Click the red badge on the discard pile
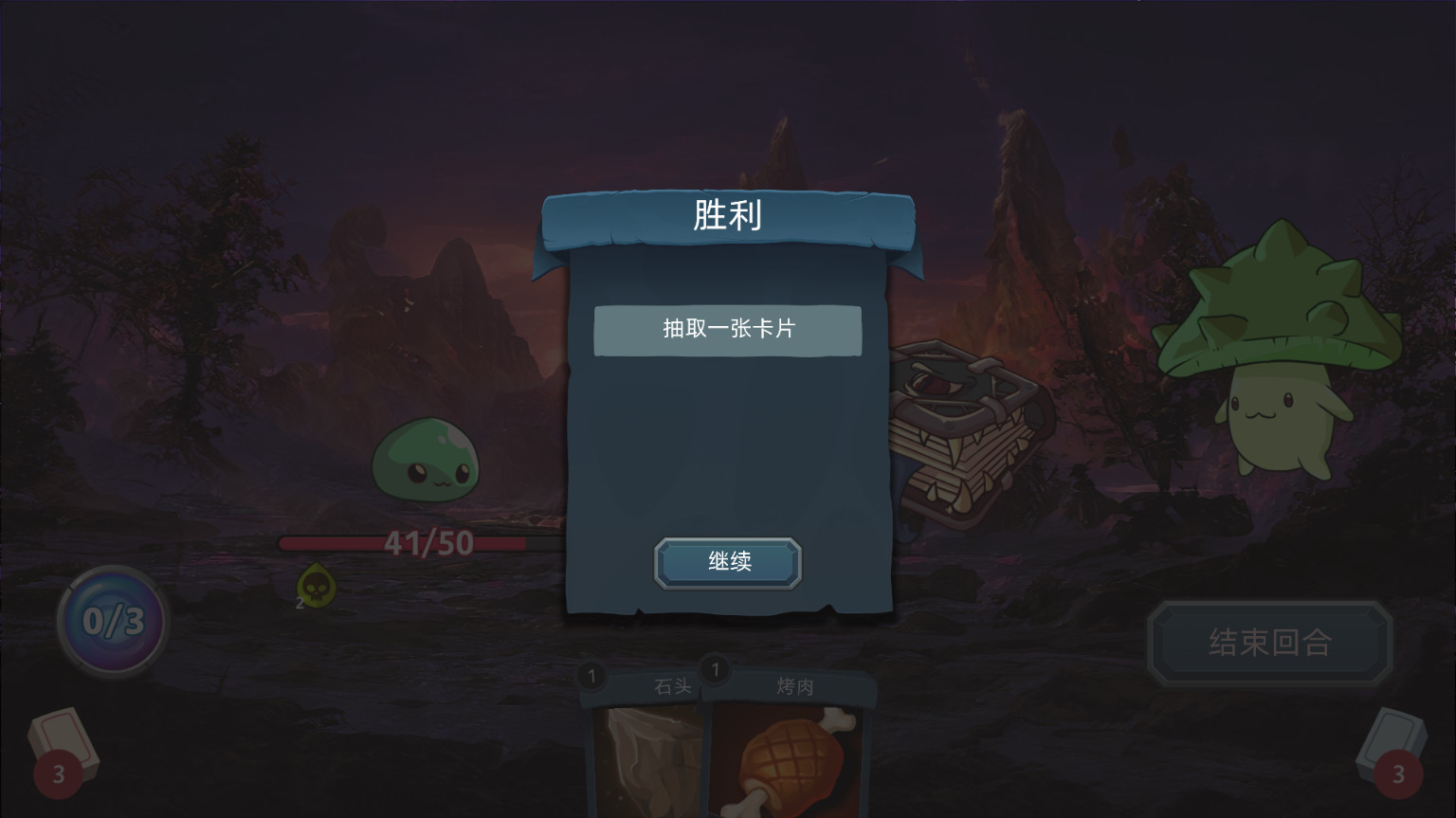The image size is (1456, 818). point(1401,774)
